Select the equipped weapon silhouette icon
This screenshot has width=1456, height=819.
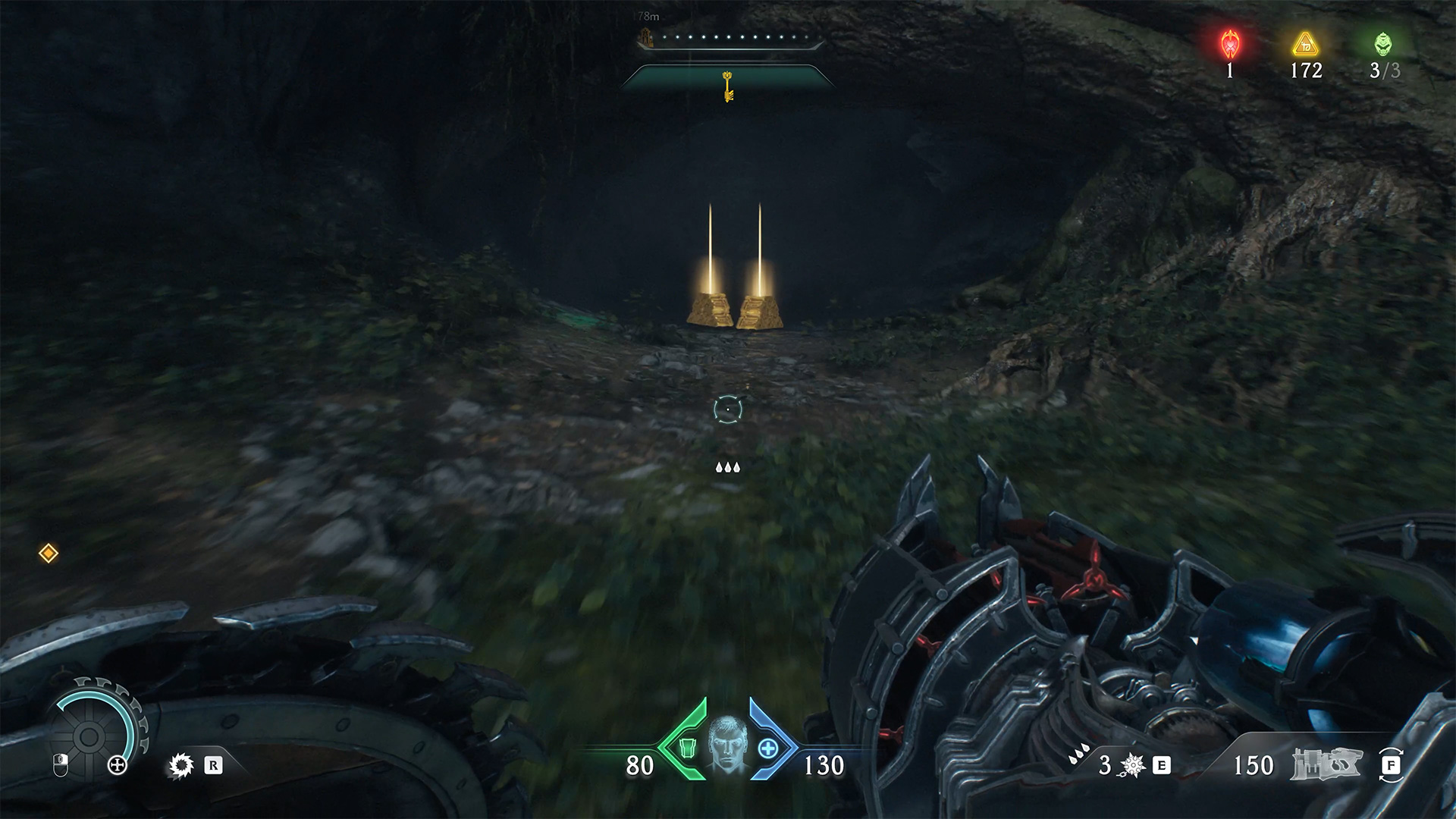(x=1327, y=764)
